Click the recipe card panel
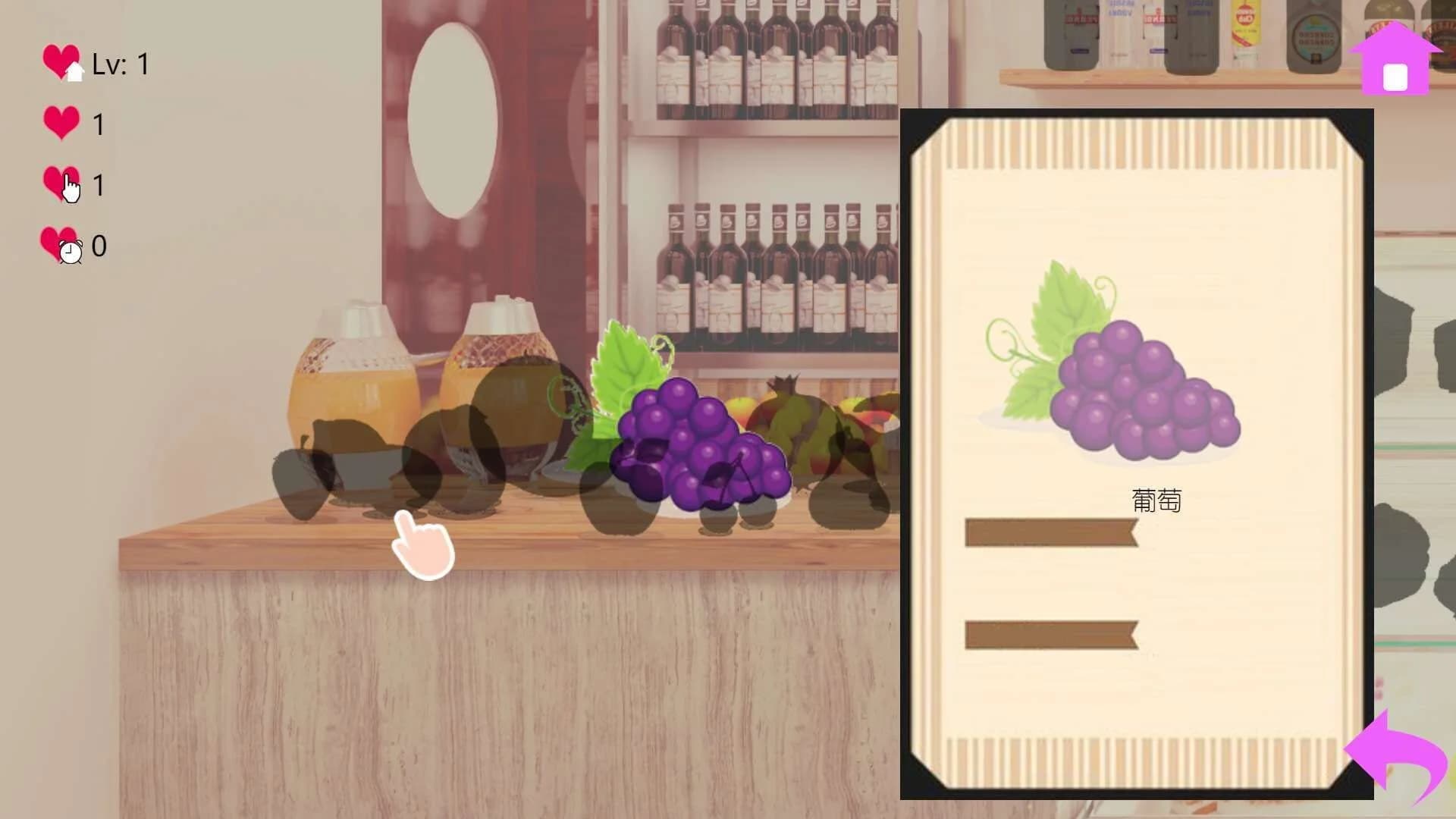The image size is (1456, 819). 1137,455
